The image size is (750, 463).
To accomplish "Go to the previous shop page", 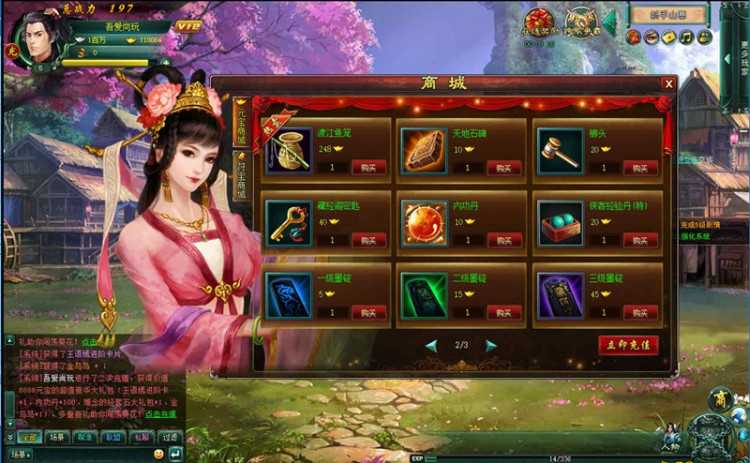I will [431, 345].
